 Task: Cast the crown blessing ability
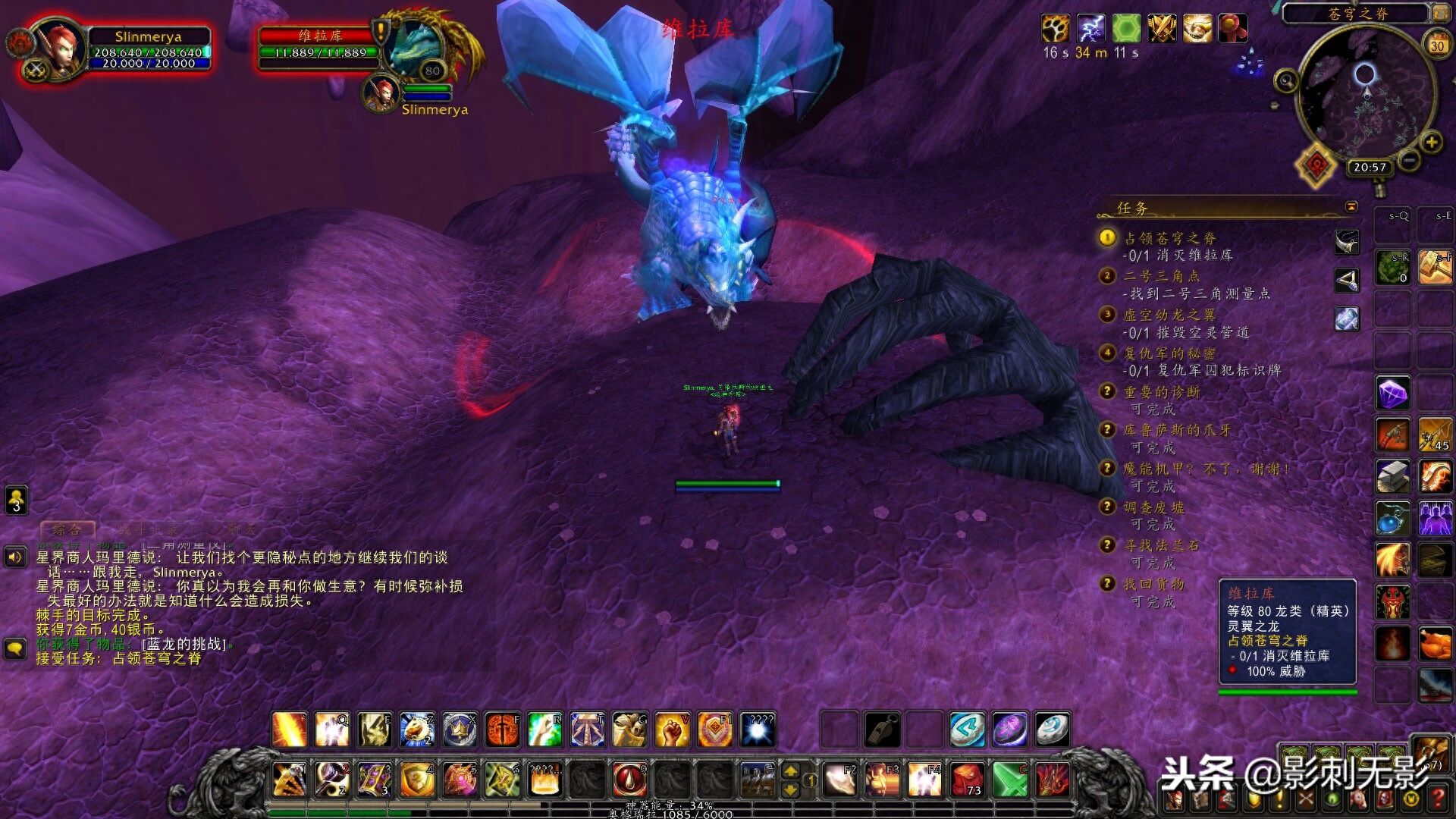pyautogui.click(x=460, y=730)
